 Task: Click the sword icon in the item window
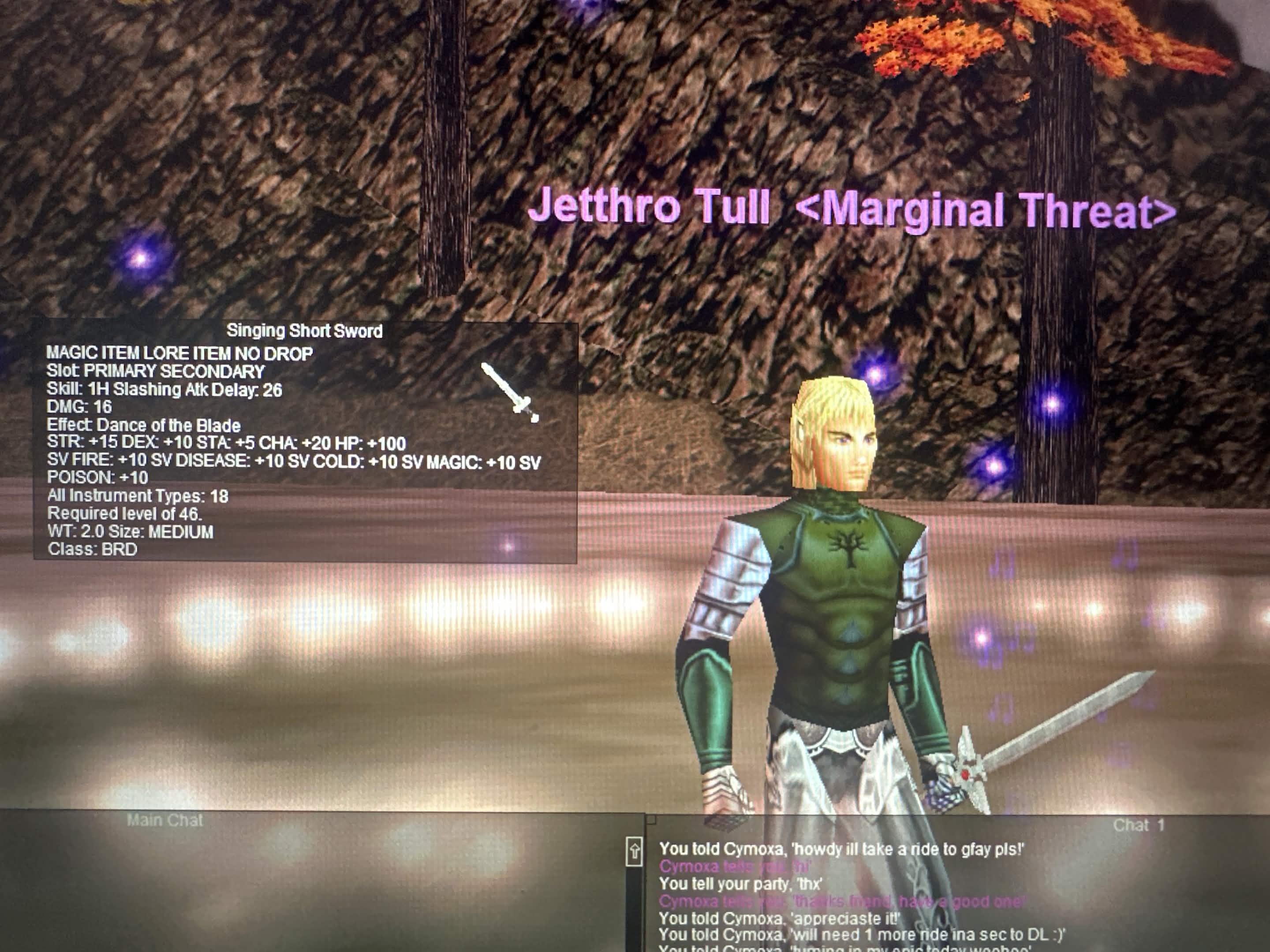(510, 392)
